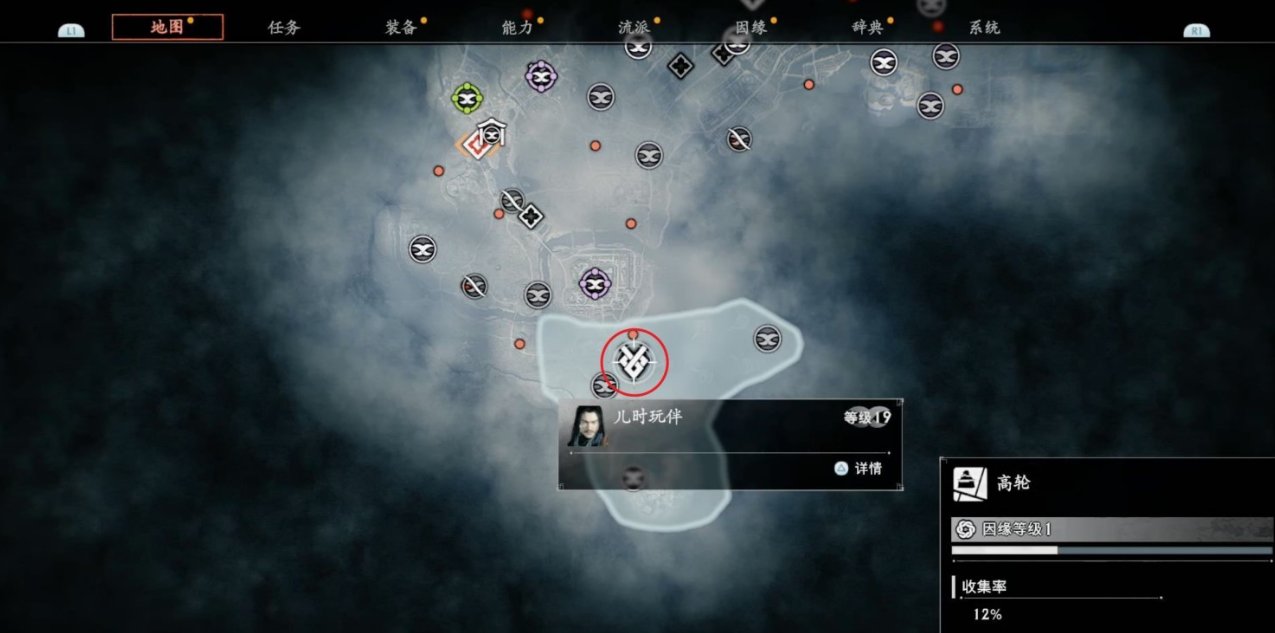
Task: Switch to the 因缘 tab
Action: click(x=751, y=27)
